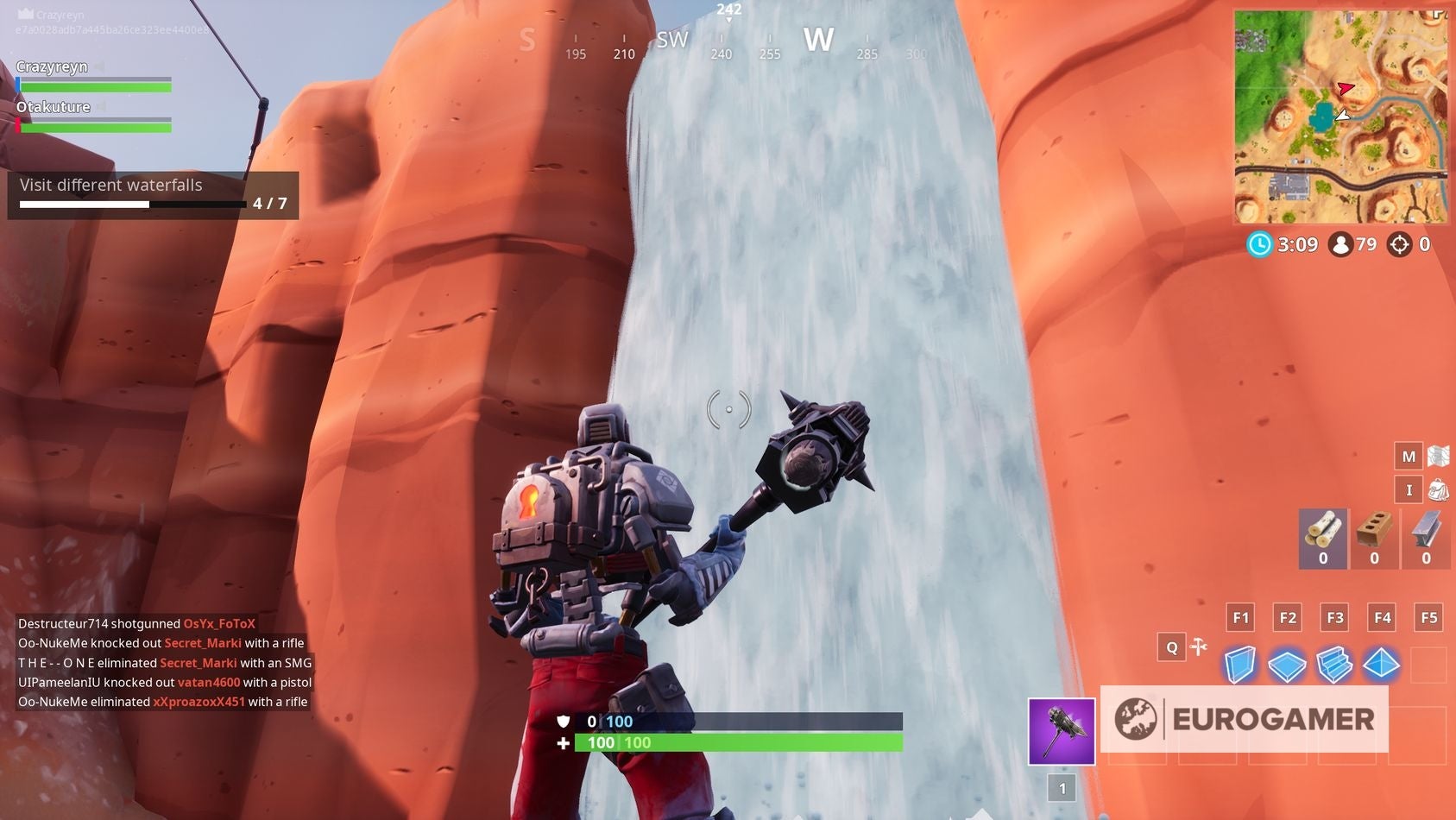Click the players remaining counter showing 79

1354,244
